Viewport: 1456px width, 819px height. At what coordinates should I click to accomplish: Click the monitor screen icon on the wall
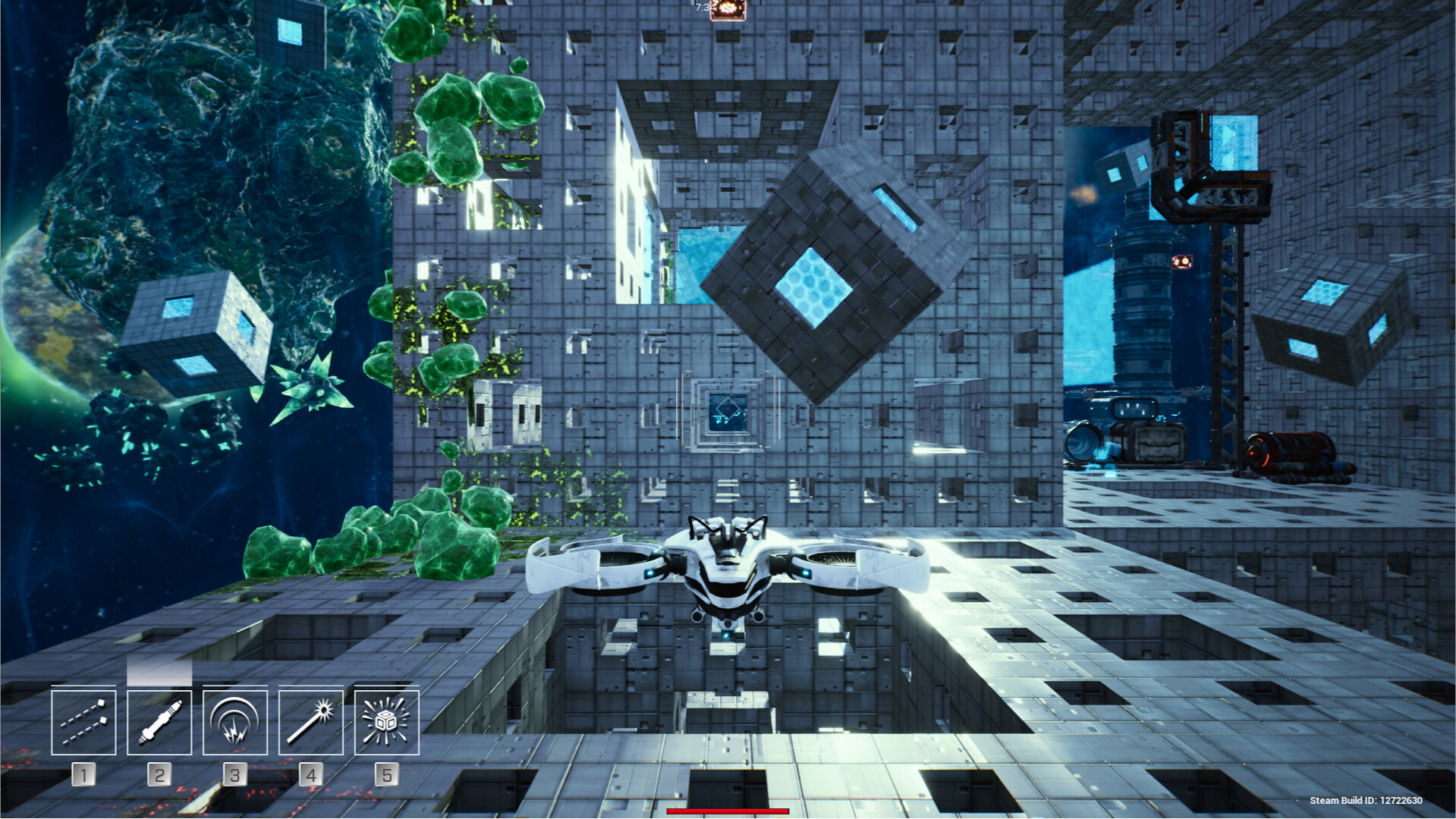coord(727,408)
